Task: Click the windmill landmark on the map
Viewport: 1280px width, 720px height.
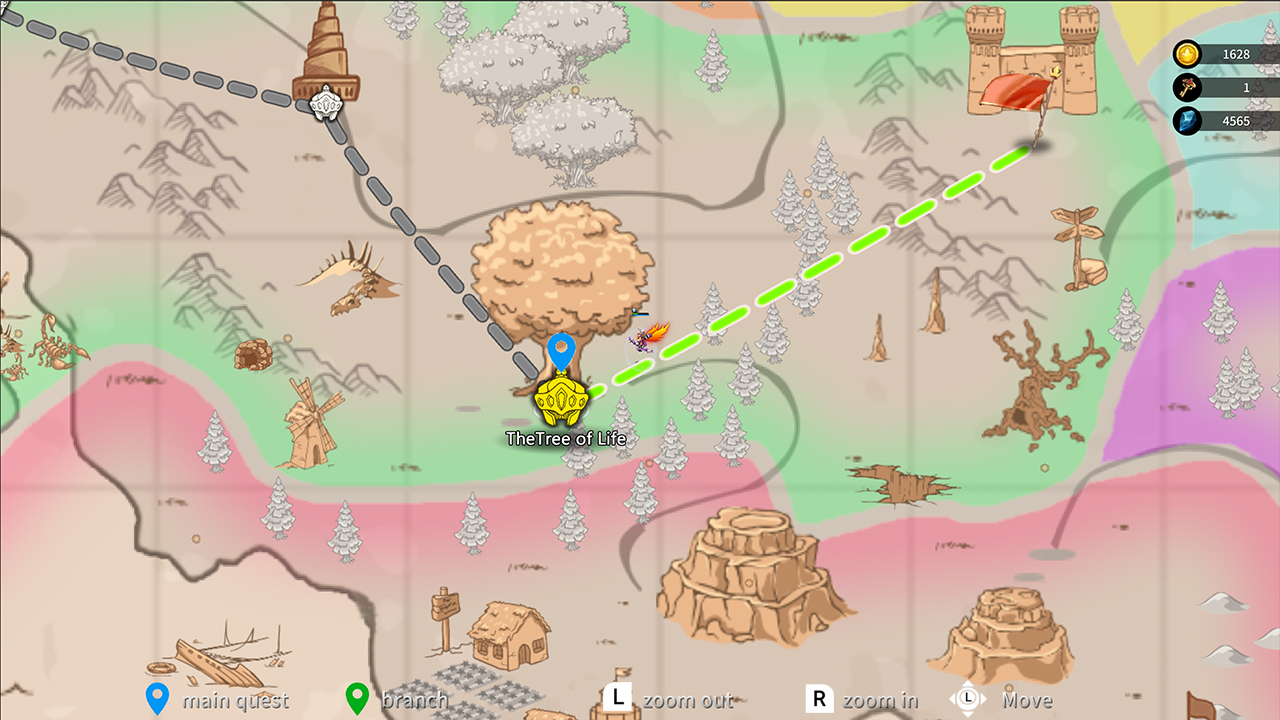Action: pyautogui.click(x=314, y=425)
